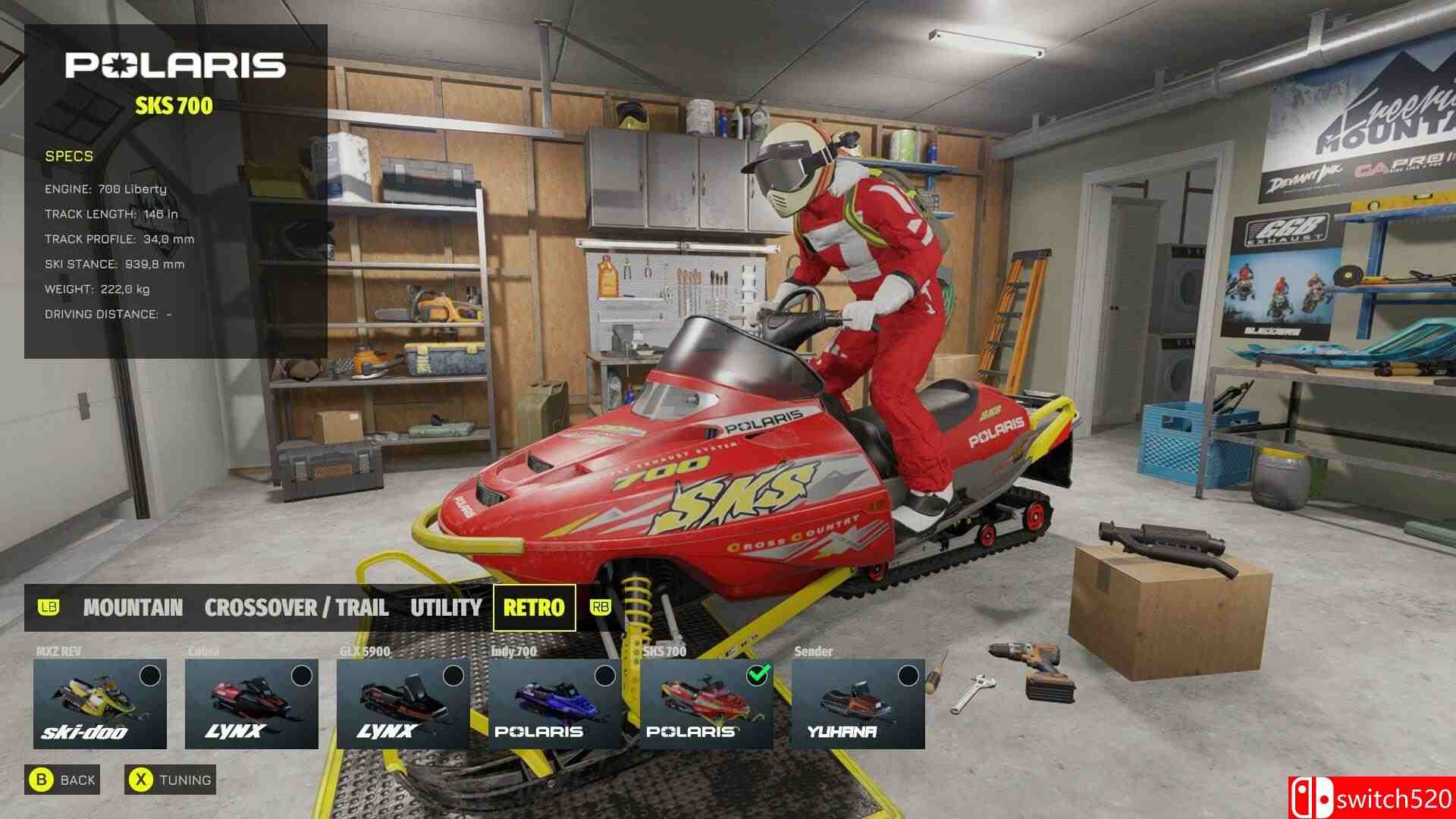
Task: Click the highlighted RETRO tab
Action: point(535,607)
